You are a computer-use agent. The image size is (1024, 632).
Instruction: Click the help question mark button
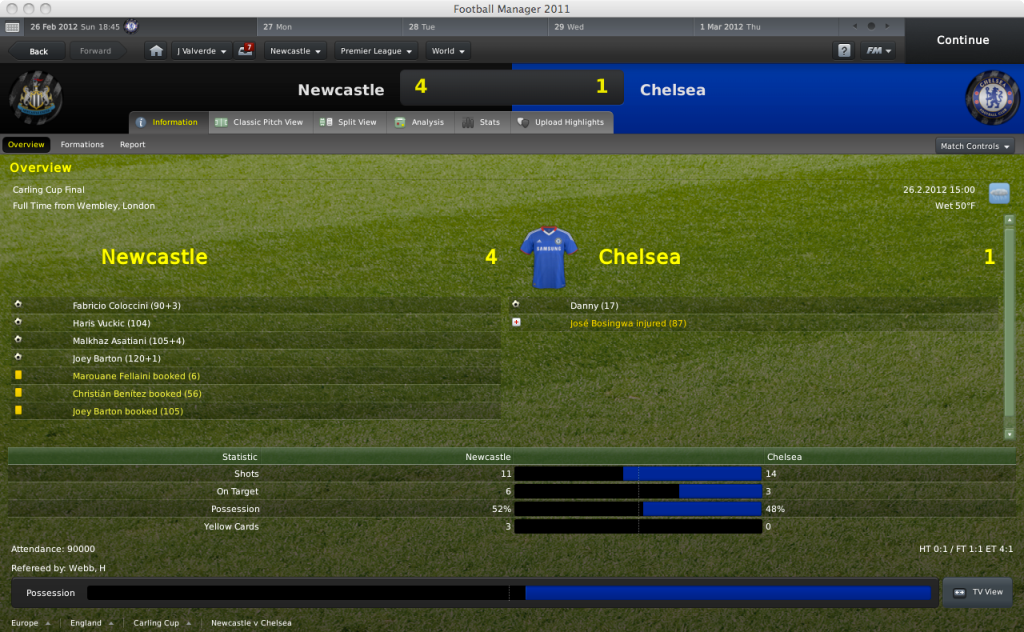(x=844, y=51)
